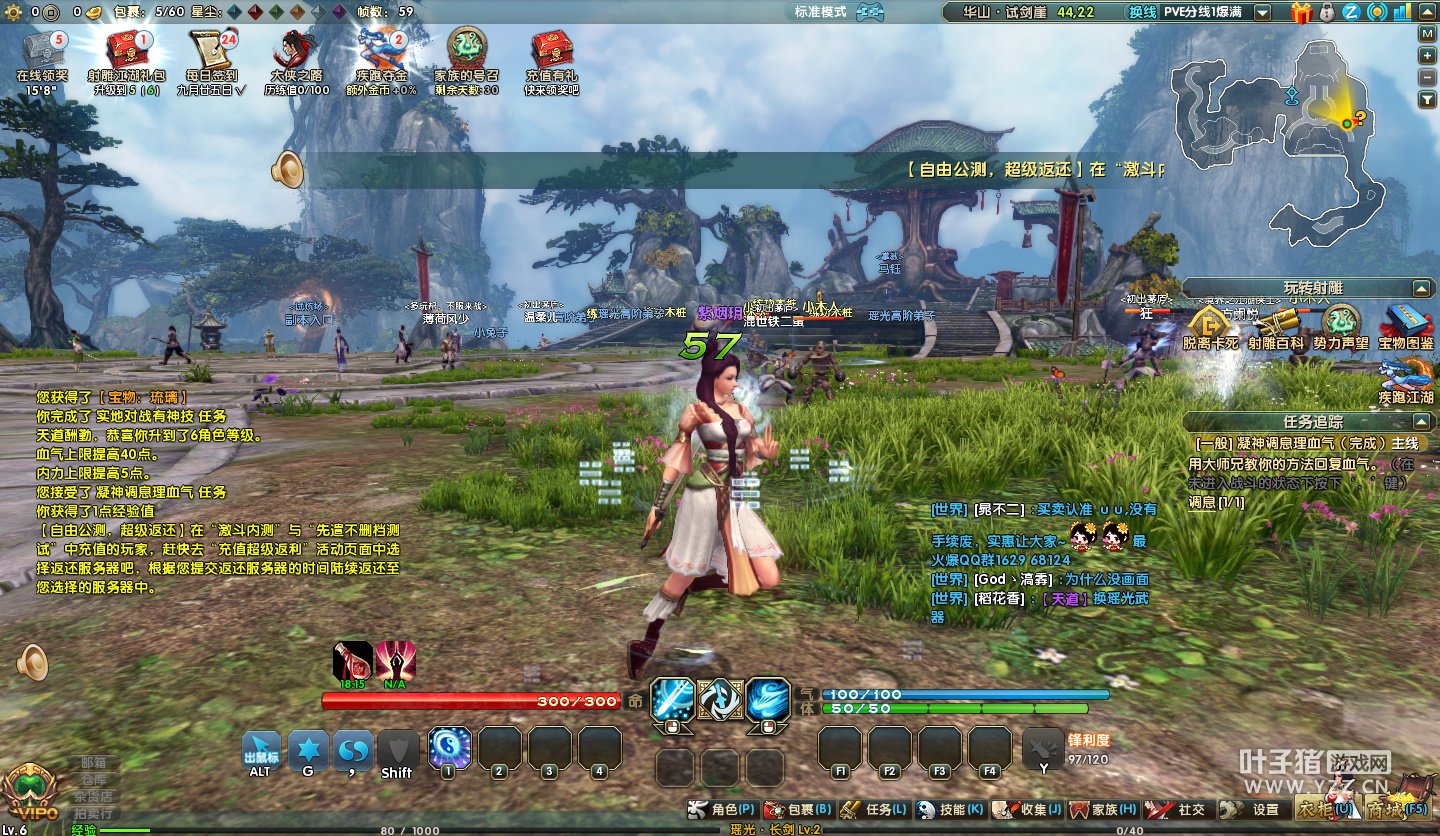Zoom out the minimap with minus button
The width and height of the screenshot is (1440, 836).
(x=1427, y=77)
